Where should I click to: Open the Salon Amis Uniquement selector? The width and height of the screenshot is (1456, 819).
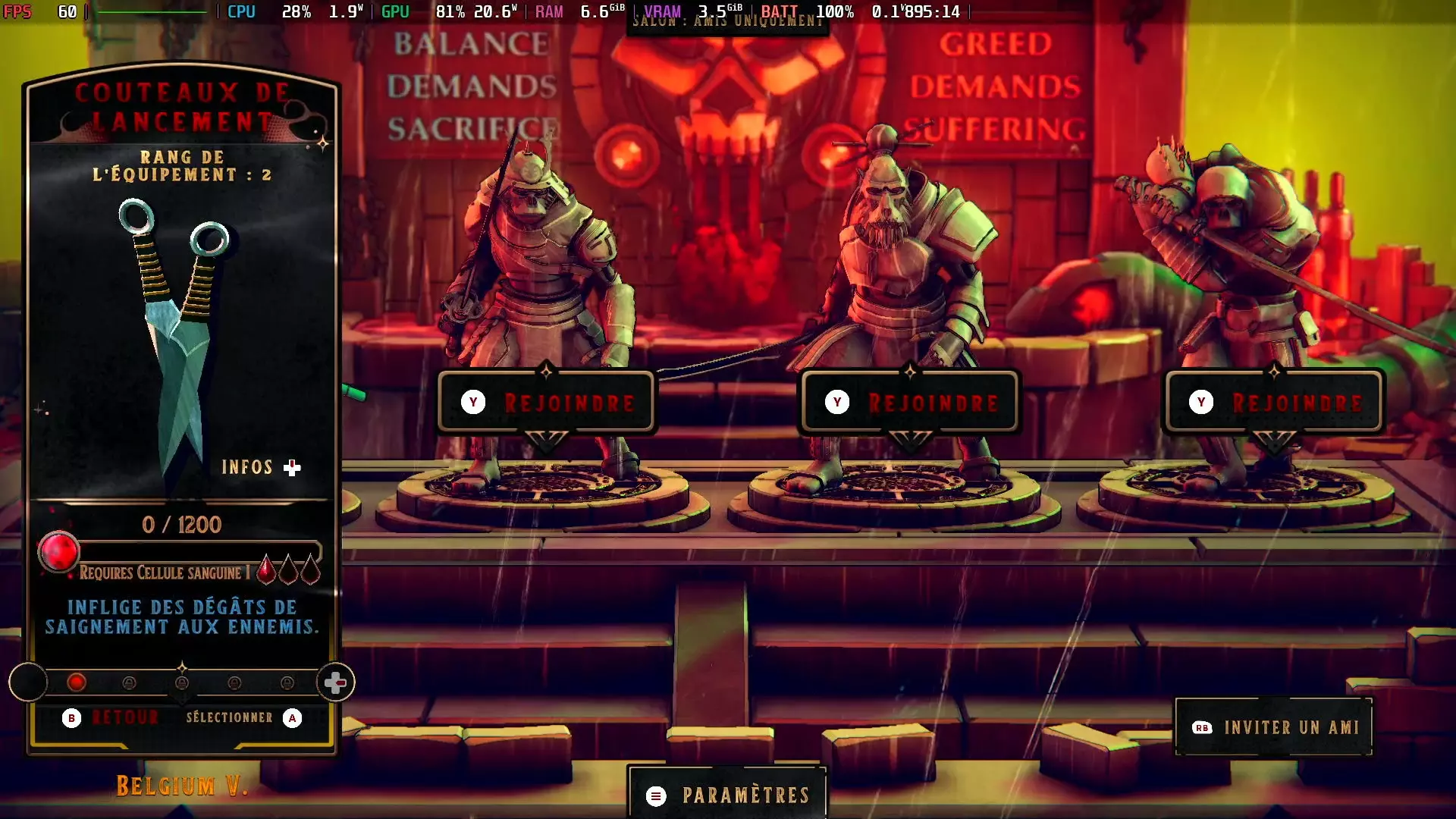point(728,21)
